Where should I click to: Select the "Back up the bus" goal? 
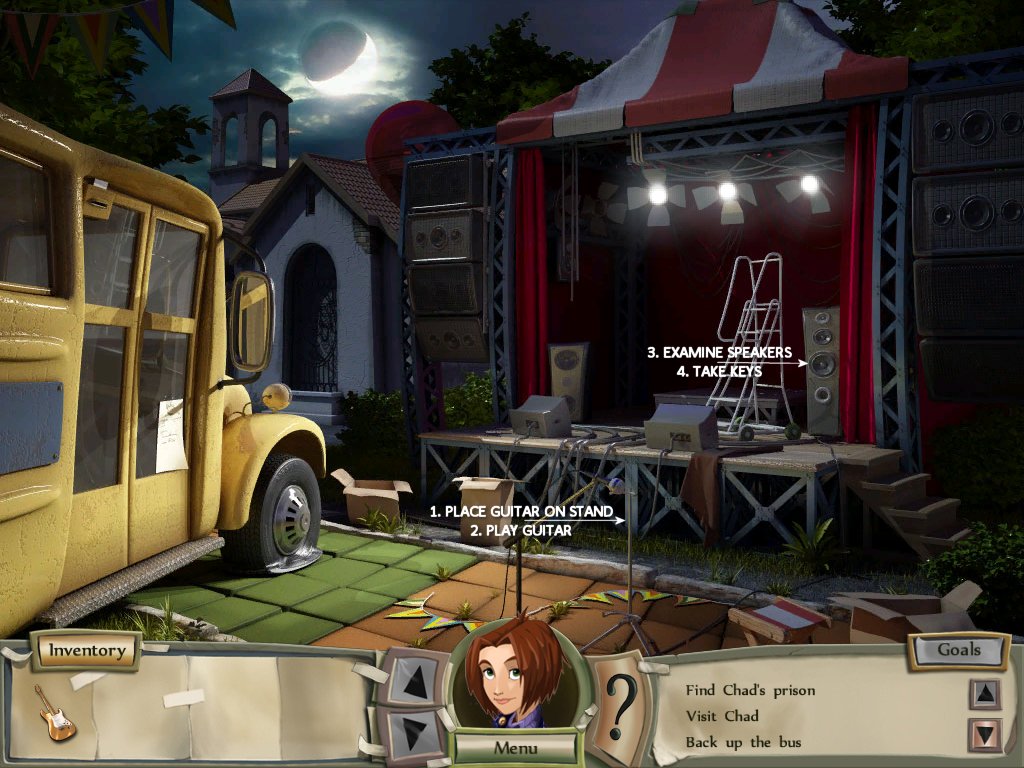click(743, 742)
